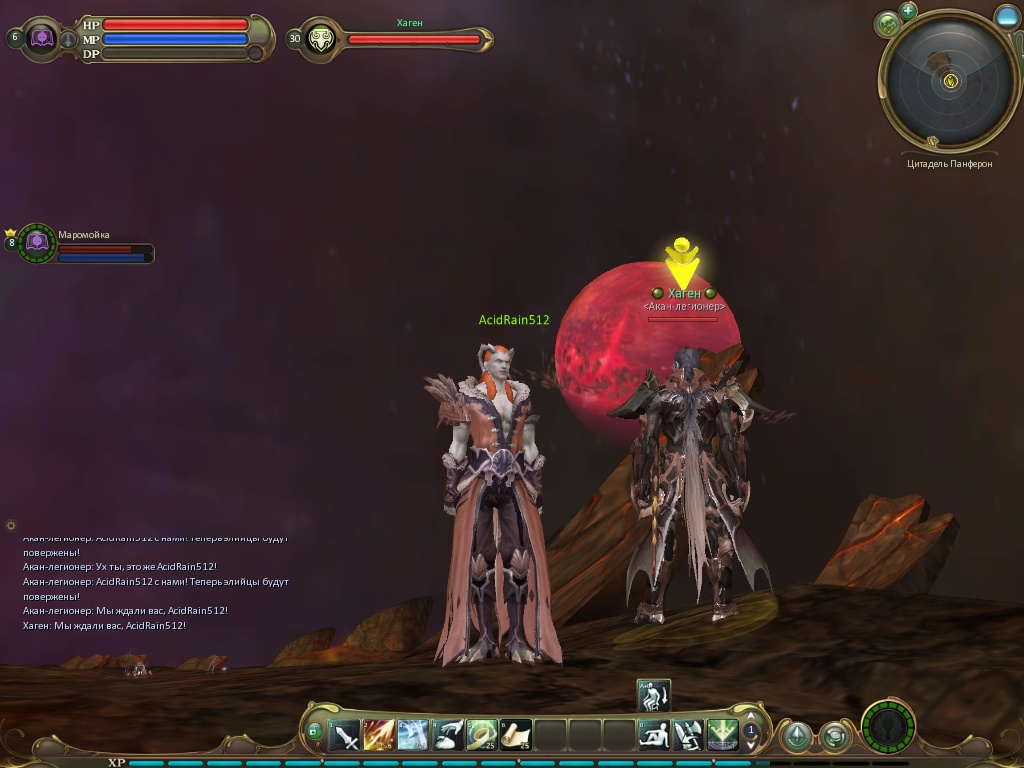Use the bandage roll item

point(481,736)
